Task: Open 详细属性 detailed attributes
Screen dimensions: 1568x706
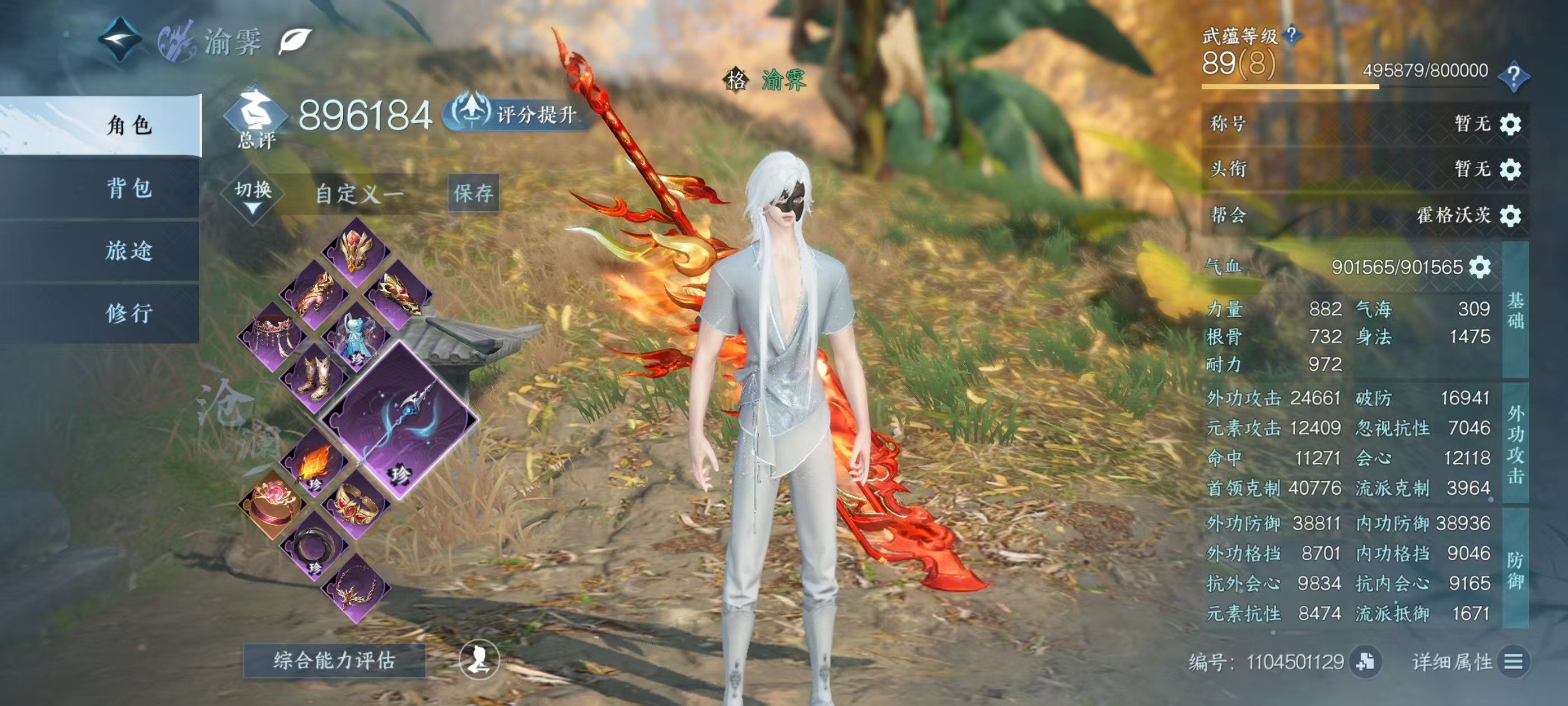Action: (1514, 662)
